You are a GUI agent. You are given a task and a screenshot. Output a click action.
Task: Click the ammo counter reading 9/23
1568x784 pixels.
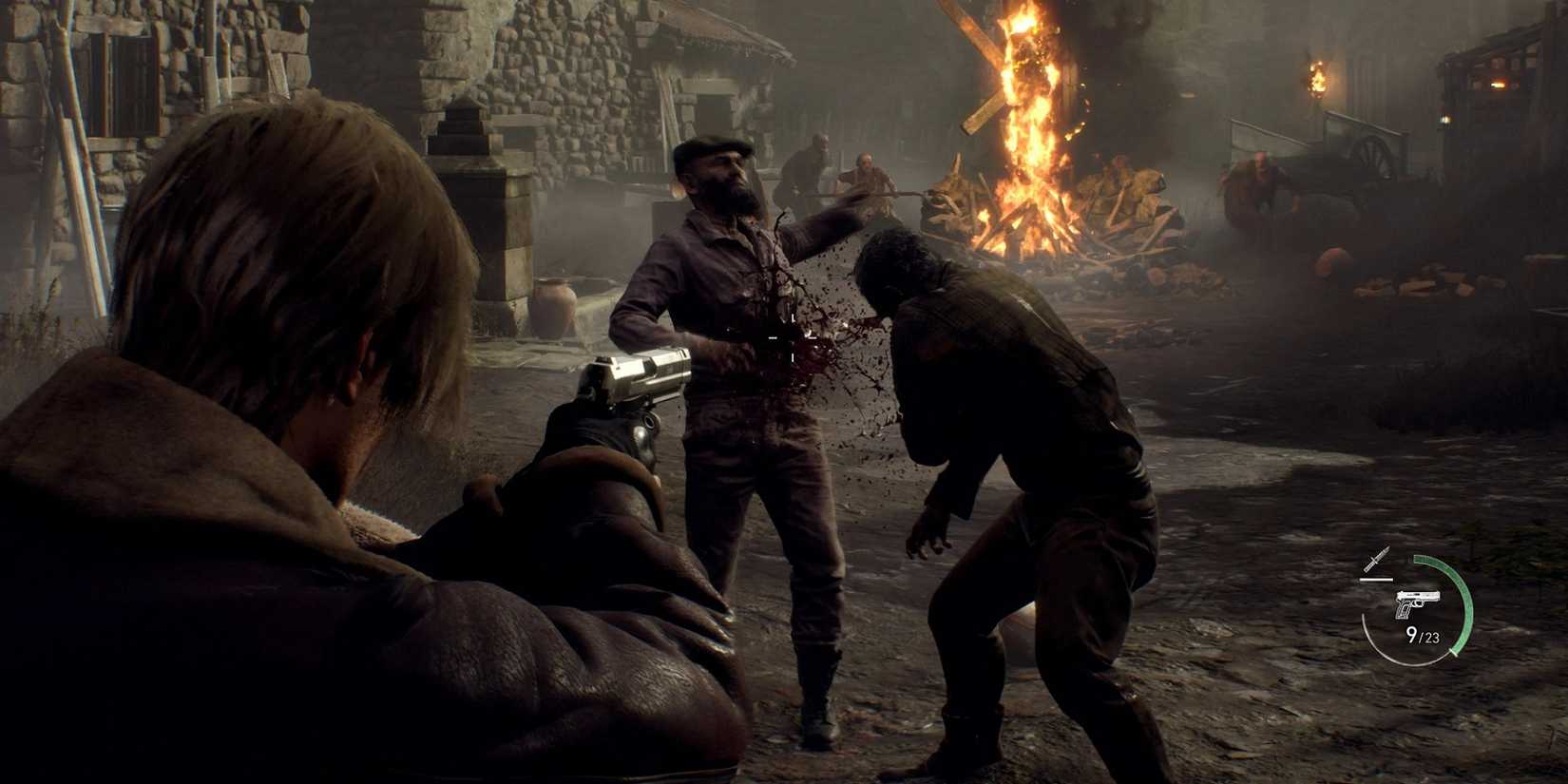(x=1424, y=636)
